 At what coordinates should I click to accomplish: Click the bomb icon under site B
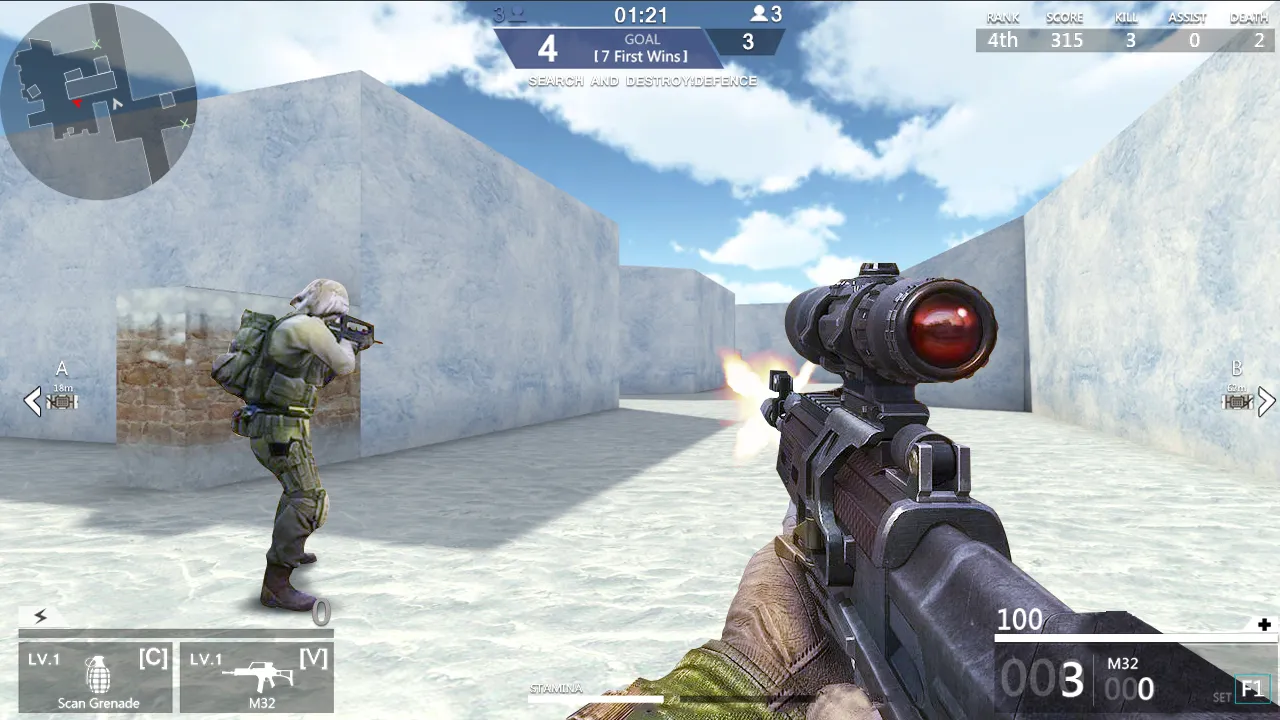(x=1237, y=402)
